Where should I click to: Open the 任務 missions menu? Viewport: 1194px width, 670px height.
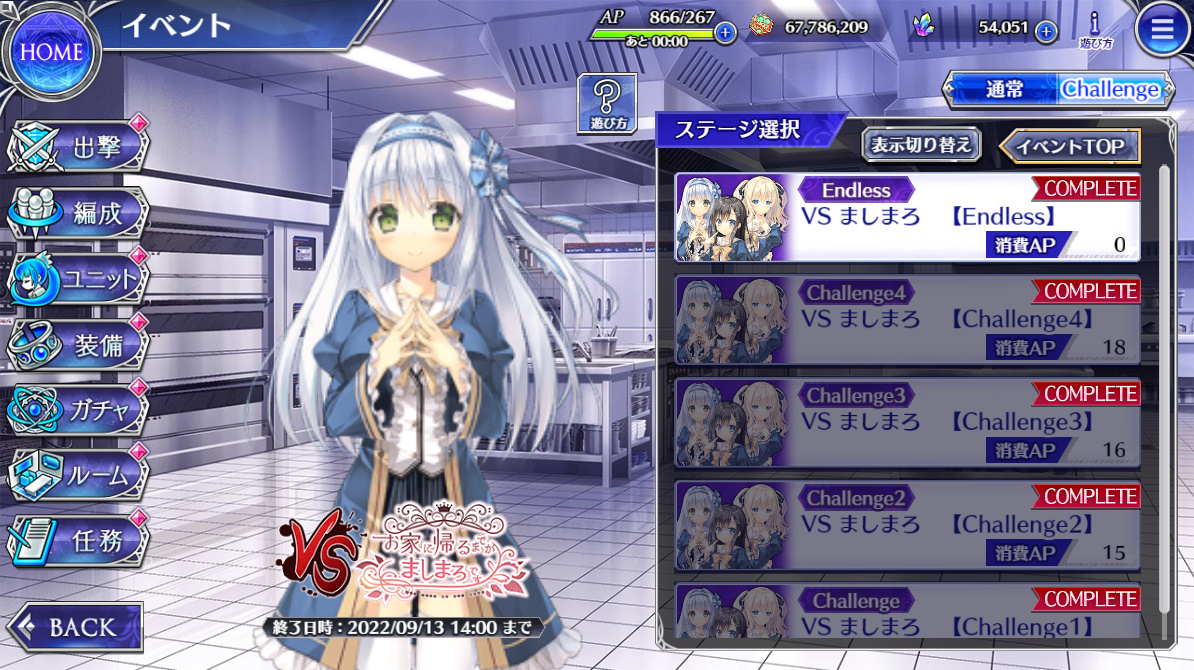tap(80, 541)
